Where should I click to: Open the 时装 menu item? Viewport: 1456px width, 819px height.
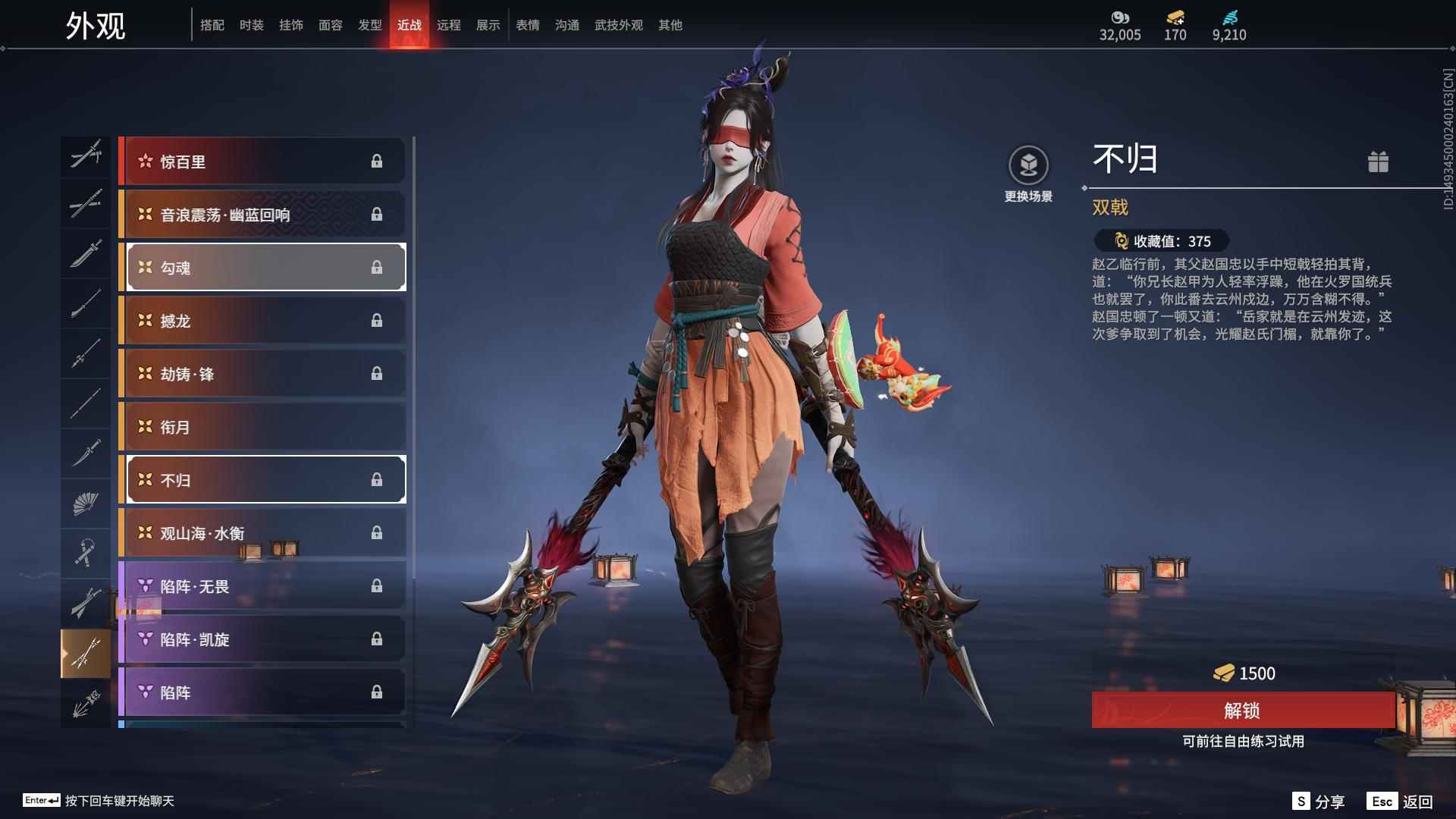pos(253,24)
